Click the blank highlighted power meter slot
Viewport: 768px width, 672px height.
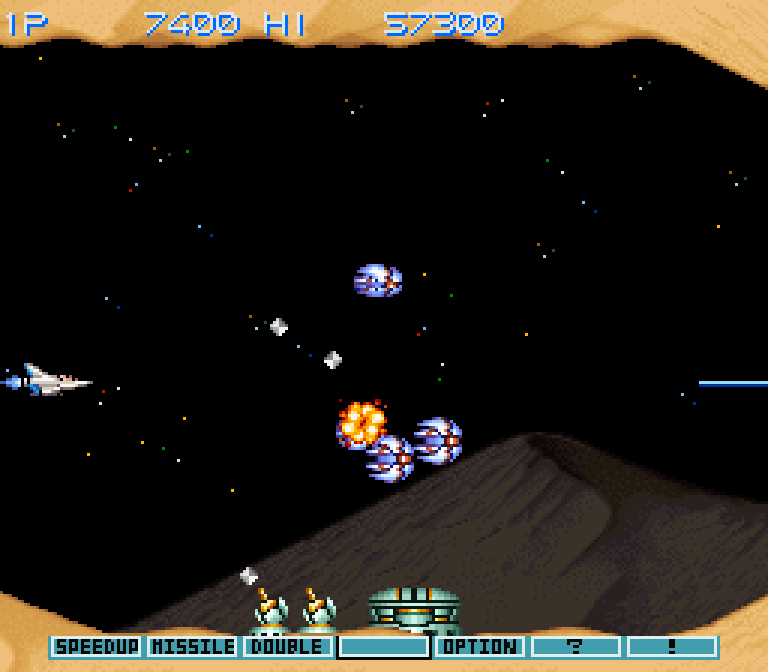[384, 647]
